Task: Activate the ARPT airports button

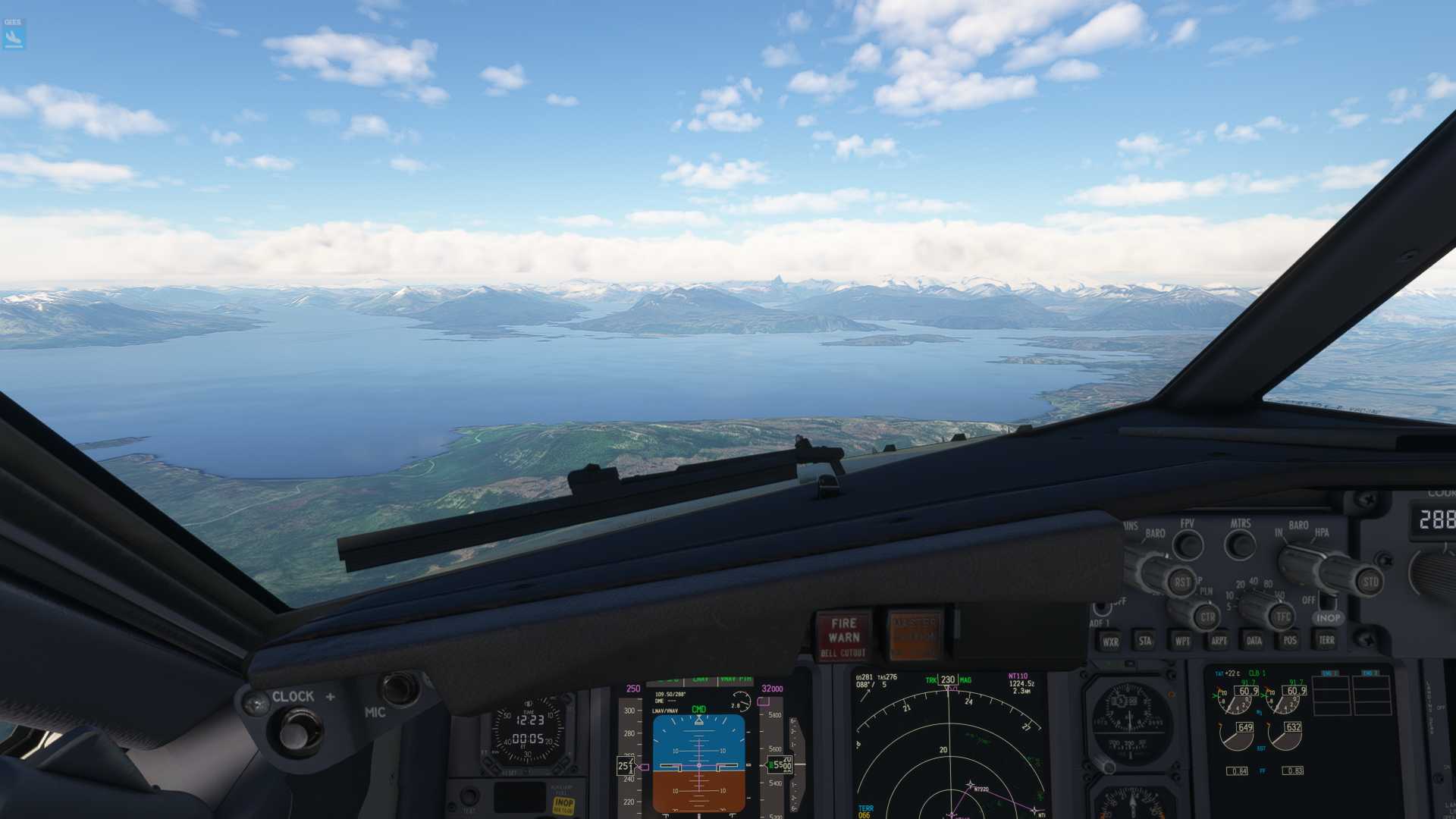Action: pyautogui.click(x=1219, y=641)
